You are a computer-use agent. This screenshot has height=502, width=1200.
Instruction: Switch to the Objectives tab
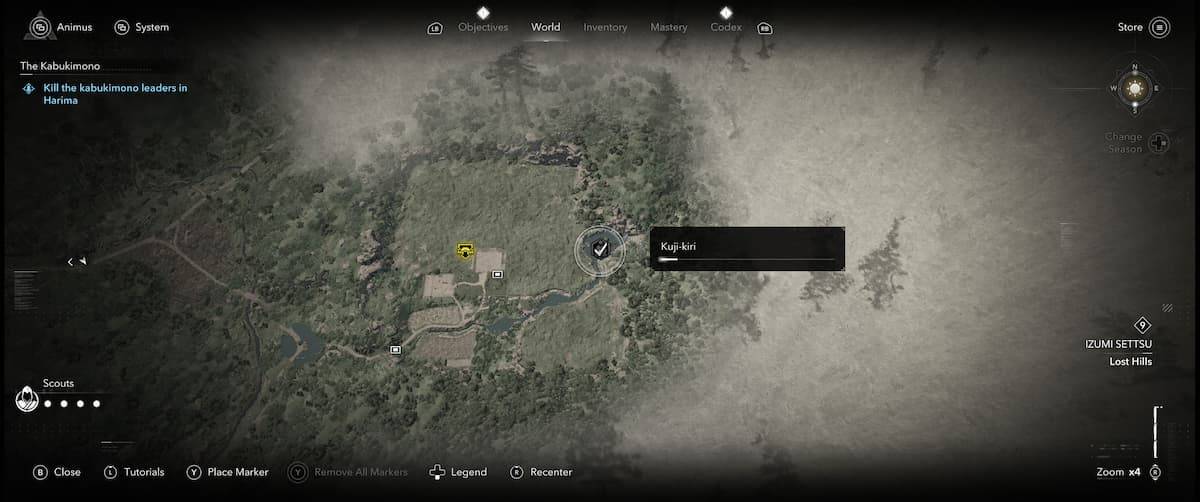(x=483, y=27)
